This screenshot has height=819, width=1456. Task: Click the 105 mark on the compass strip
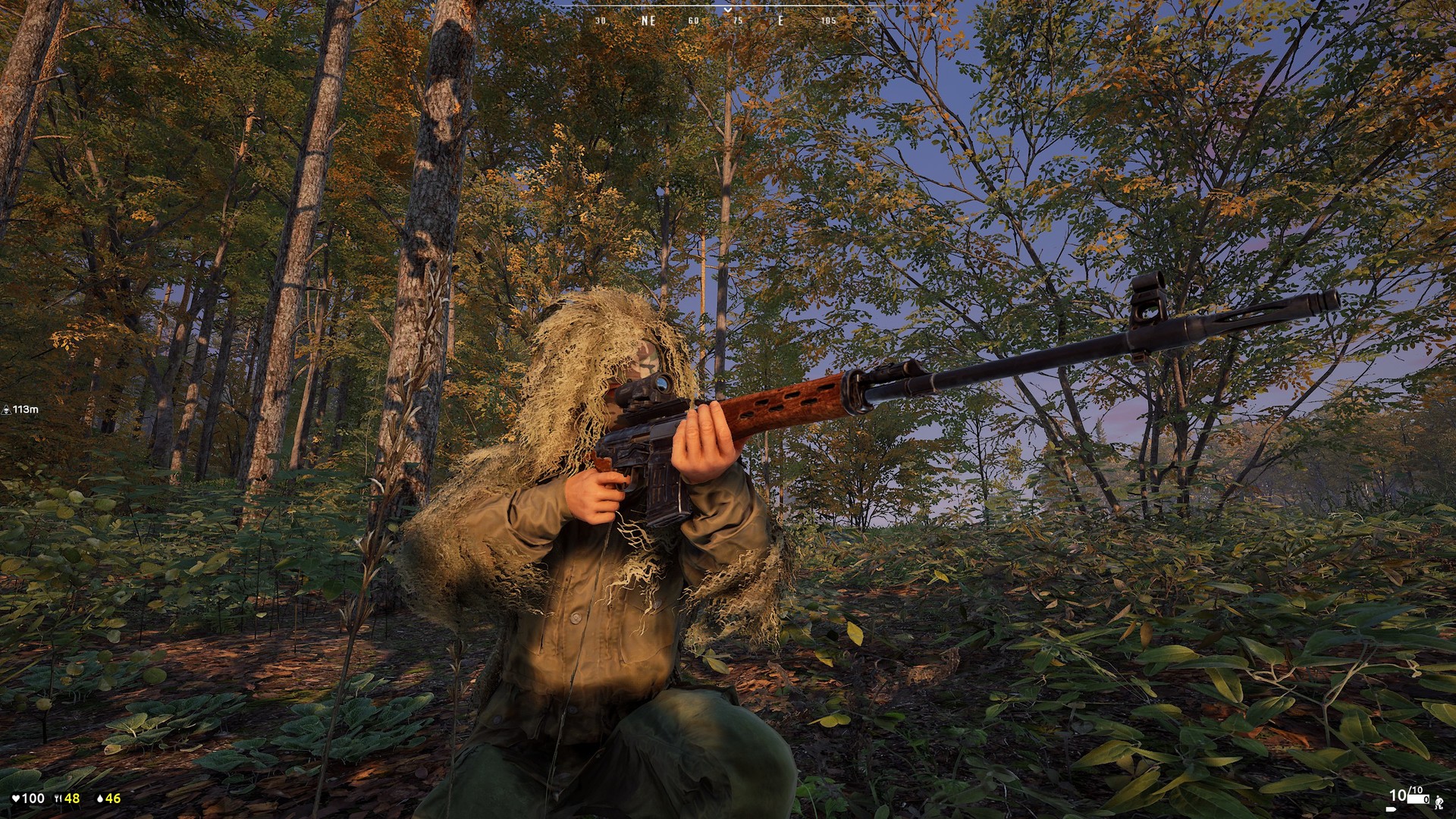(829, 20)
